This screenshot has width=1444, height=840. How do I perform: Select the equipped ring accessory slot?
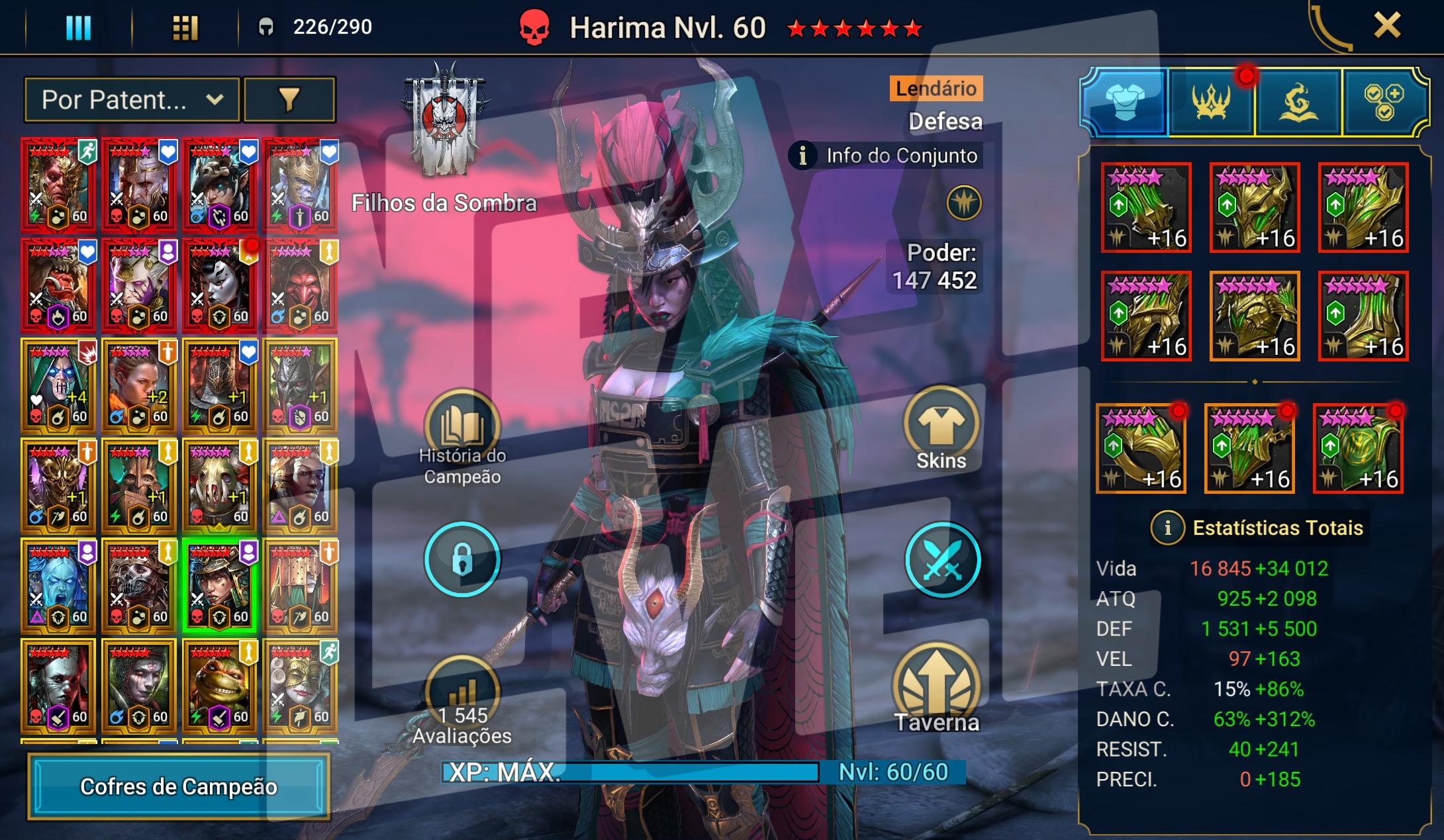(x=1141, y=449)
